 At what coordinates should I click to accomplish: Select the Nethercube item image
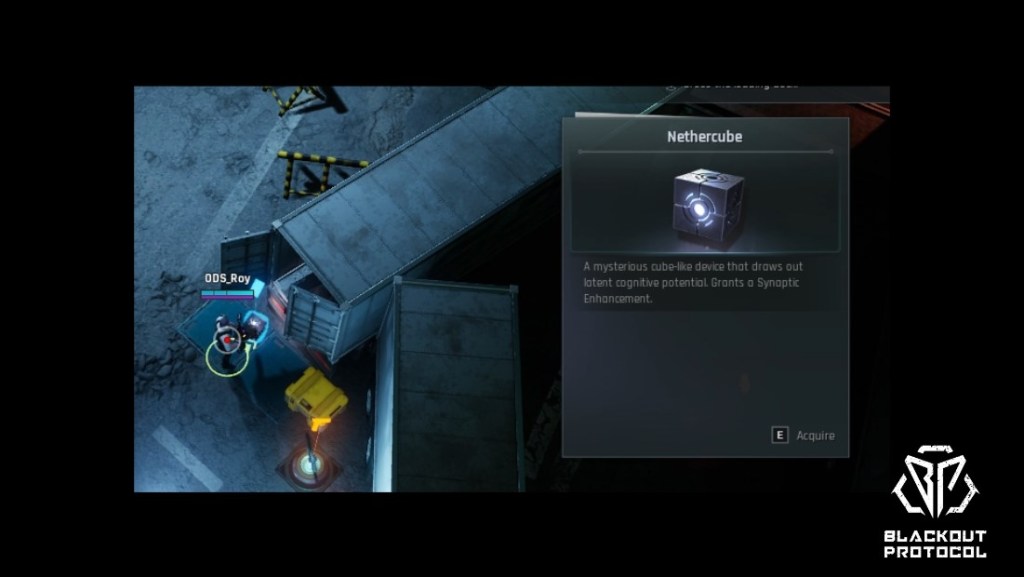(x=705, y=204)
